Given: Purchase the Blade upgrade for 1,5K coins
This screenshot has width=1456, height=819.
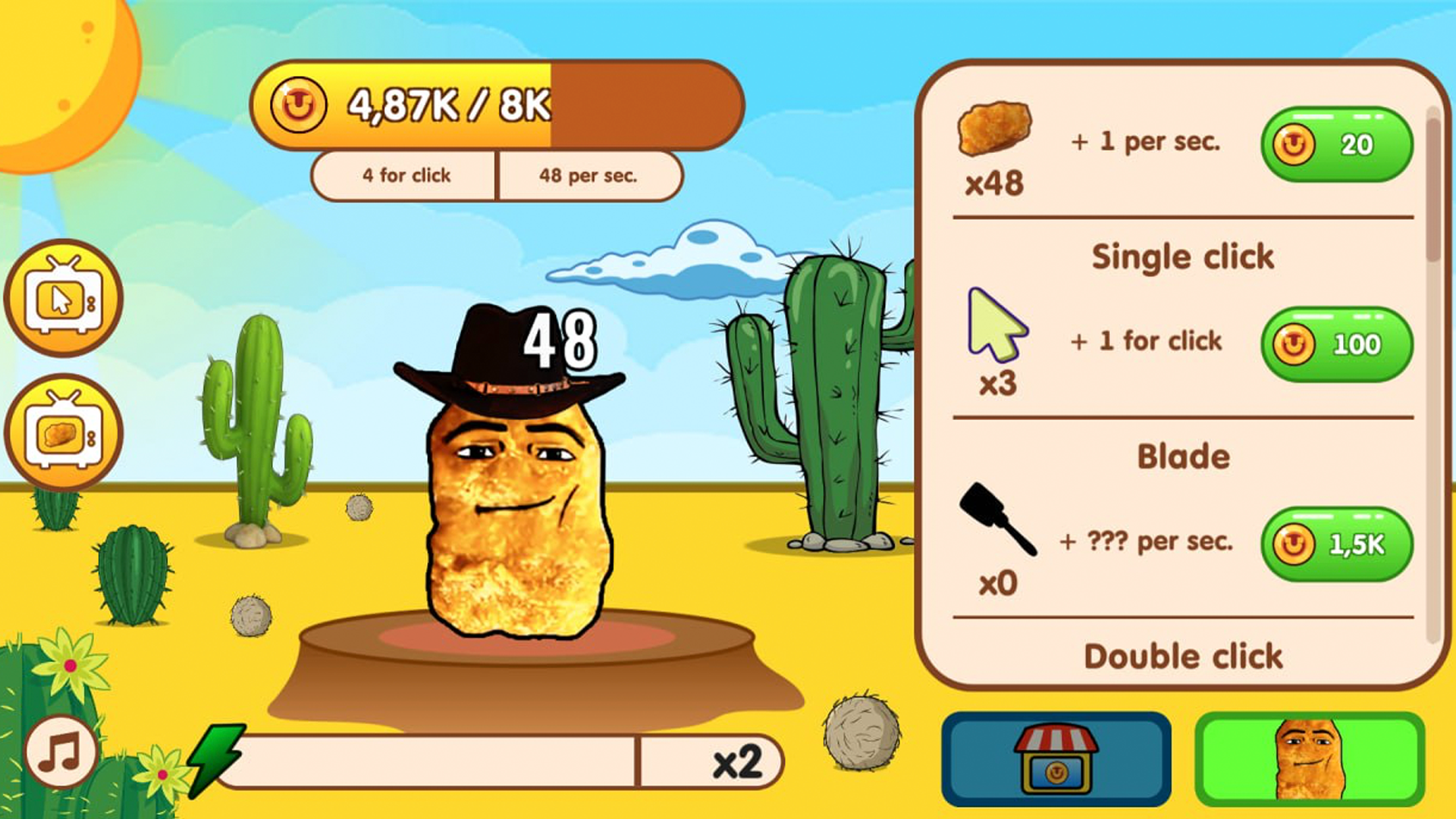Looking at the screenshot, I should (1337, 543).
